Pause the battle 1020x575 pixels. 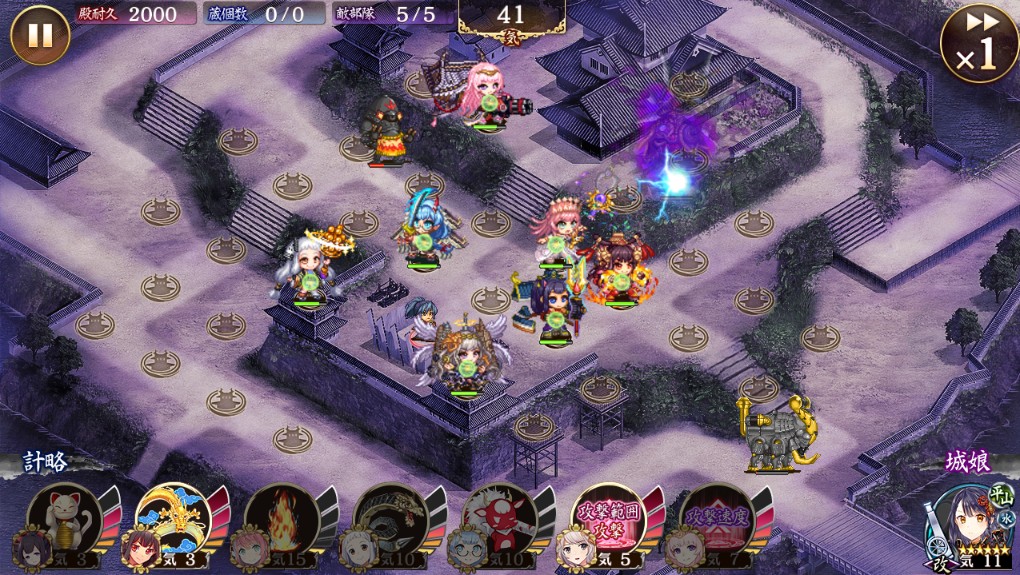[x=40, y=35]
